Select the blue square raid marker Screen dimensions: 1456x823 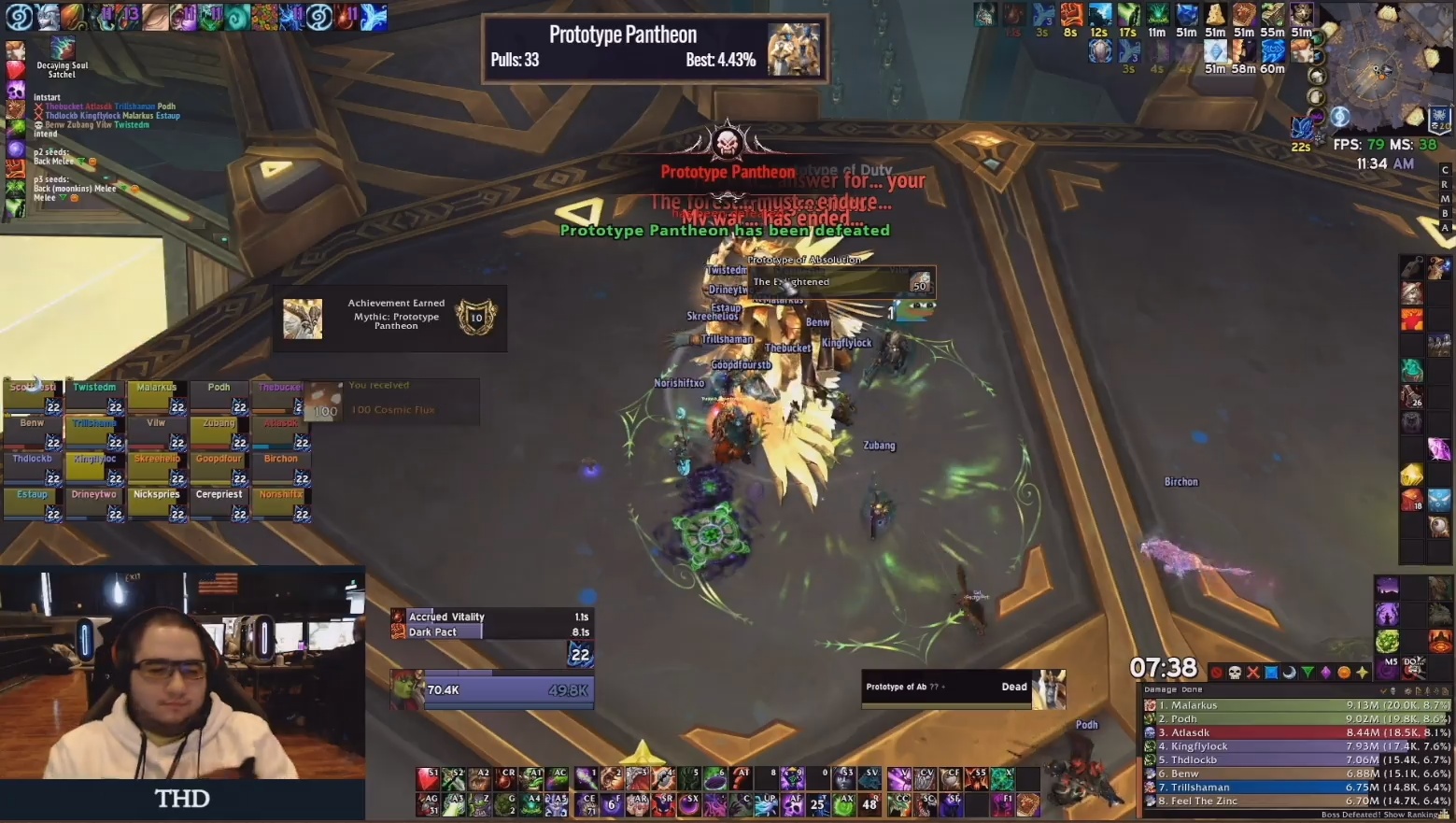point(1270,672)
